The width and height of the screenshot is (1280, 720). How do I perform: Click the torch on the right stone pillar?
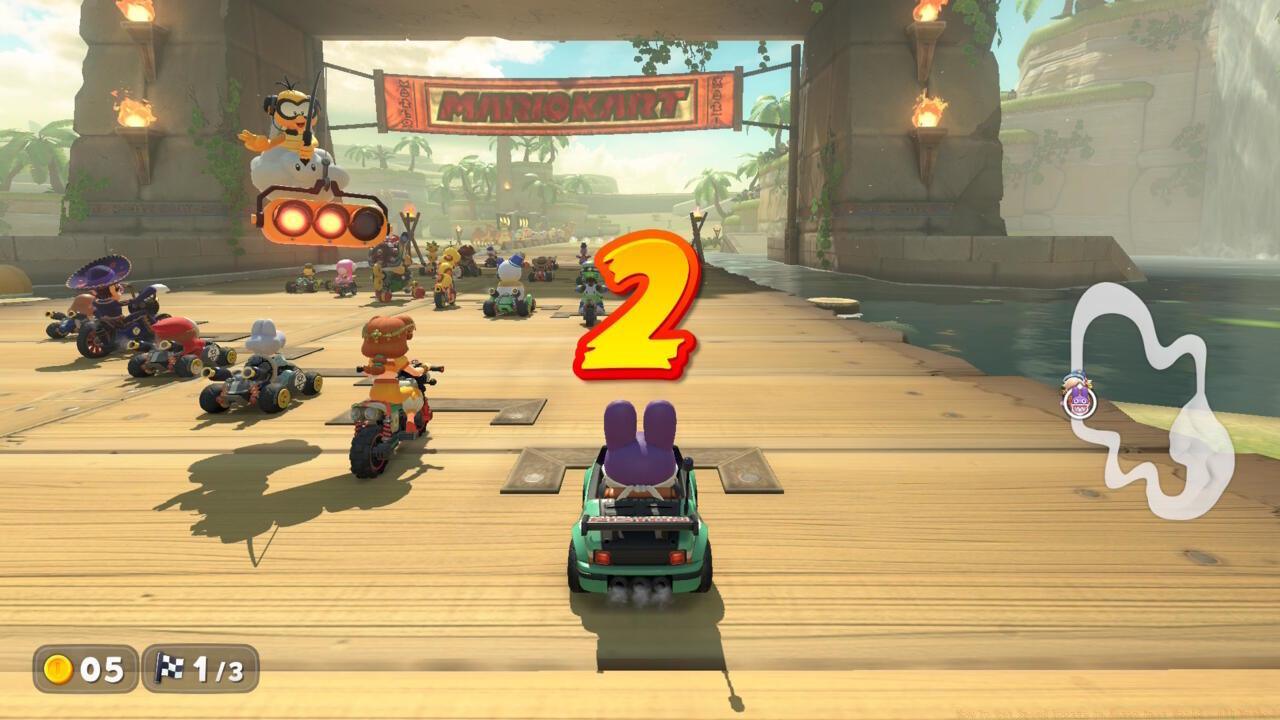(x=927, y=112)
